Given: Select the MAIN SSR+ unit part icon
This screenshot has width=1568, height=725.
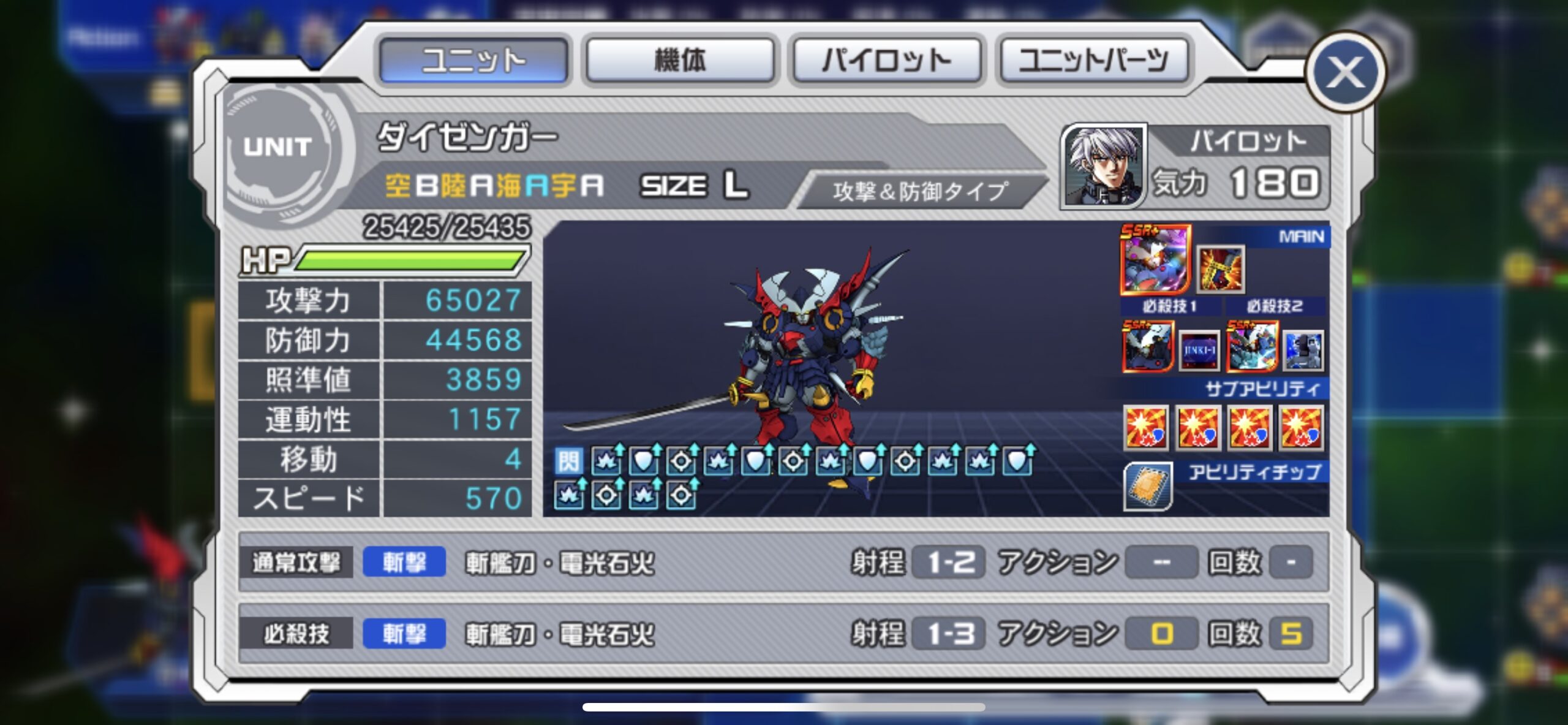Looking at the screenshot, I should [1155, 260].
